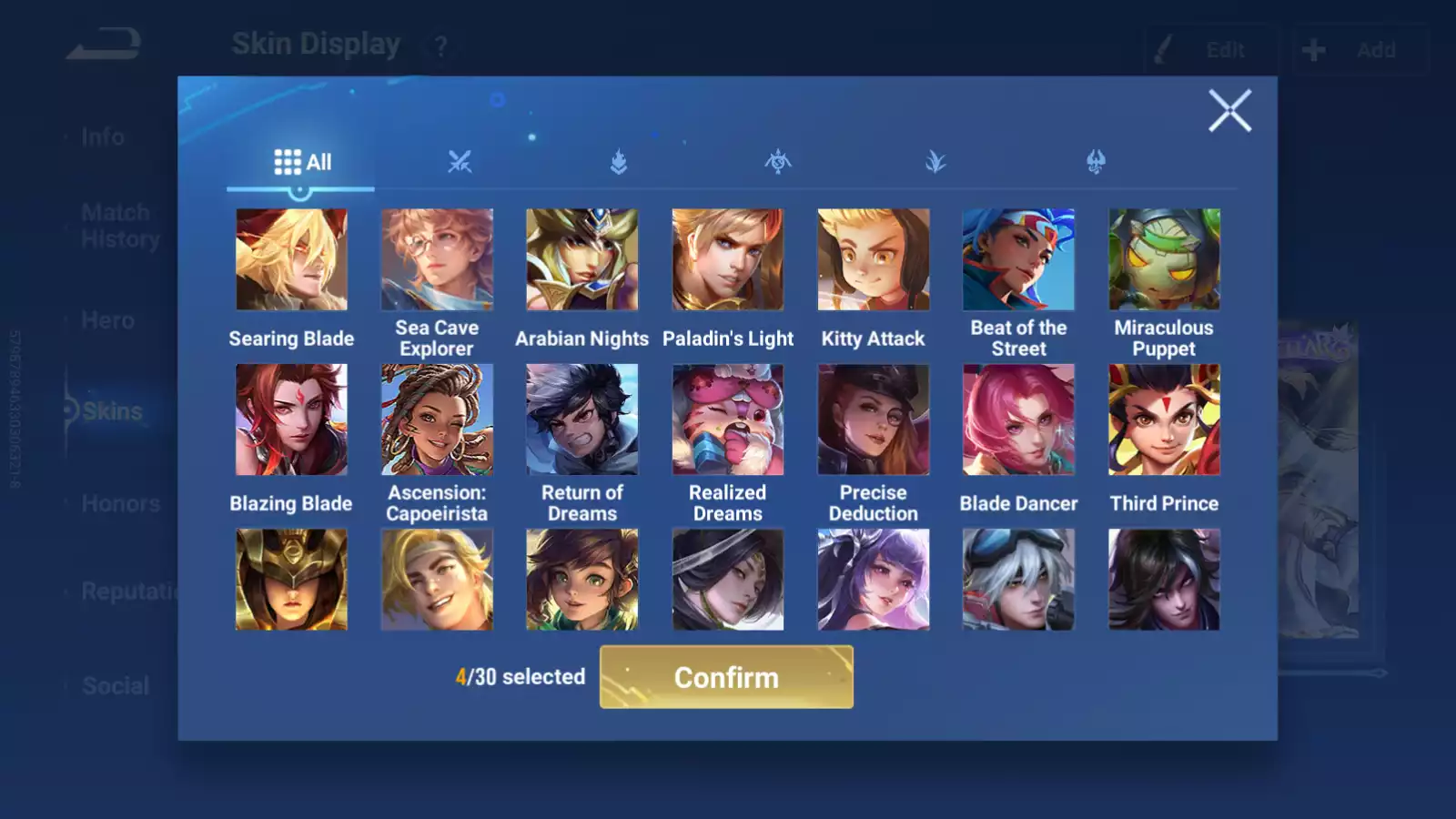Select the Third Prince skin
The height and width of the screenshot is (819, 1456).
1164,420
